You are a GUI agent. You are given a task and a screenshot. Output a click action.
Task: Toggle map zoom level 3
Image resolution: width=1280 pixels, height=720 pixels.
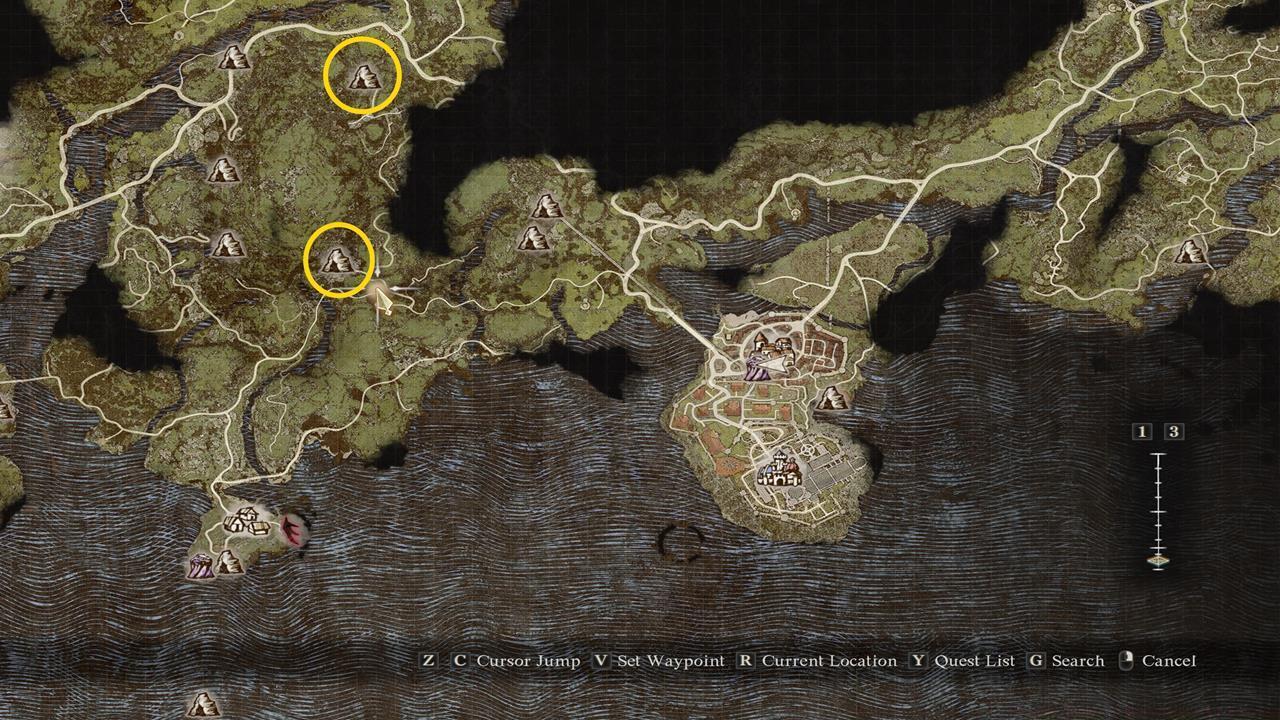(x=1173, y=430)
